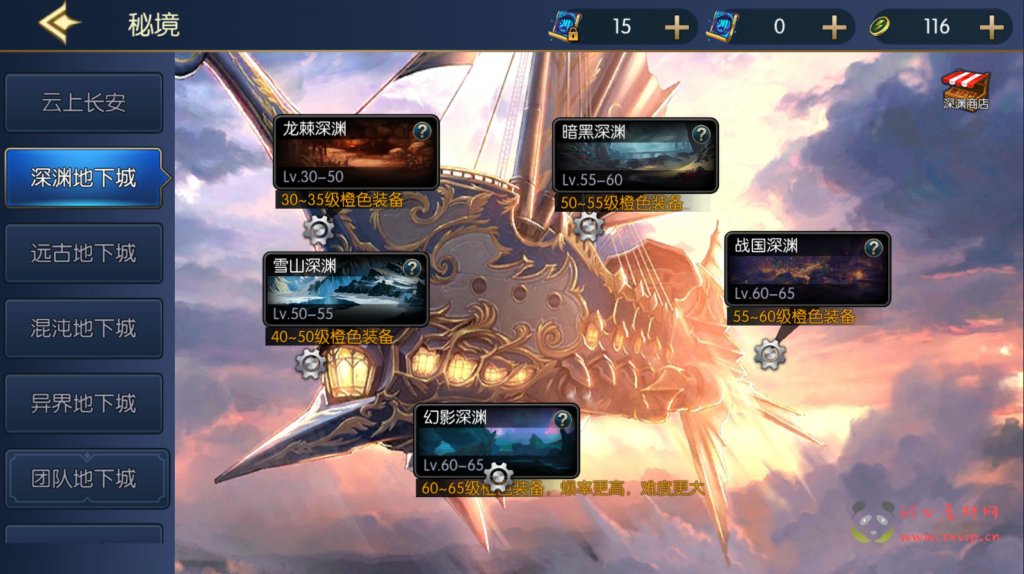The width and height of the screenshot is (1024, 574).
Task: Switch to 混沌地下城 category
Action: (84, 328)
